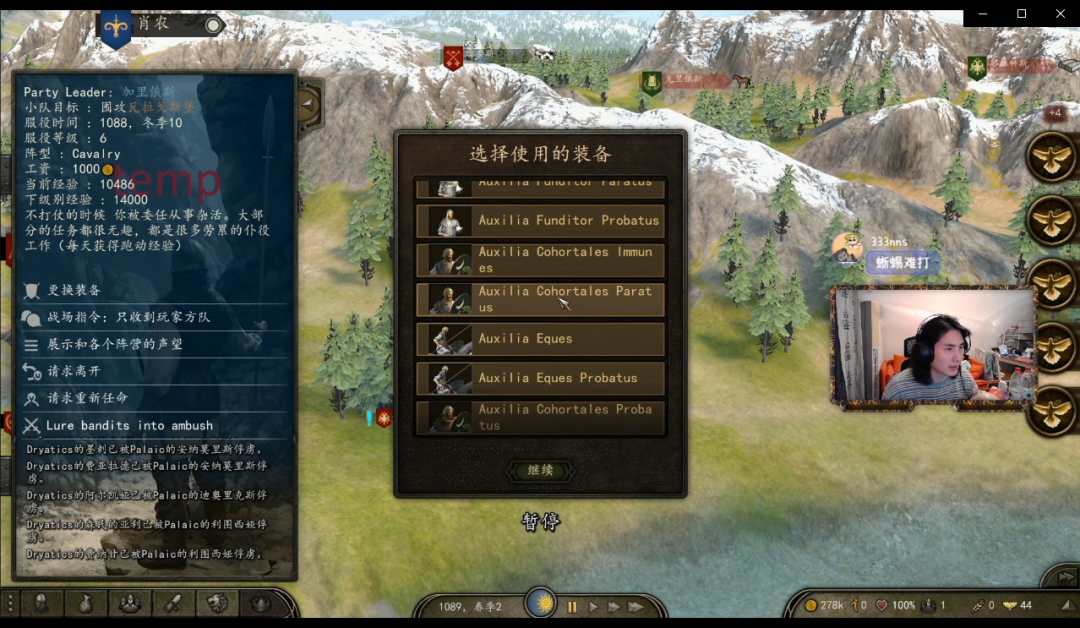This screenshot has width=1080, height=628.
Task: Open the inventory bag icon in bottom bar
Action: 85,603
